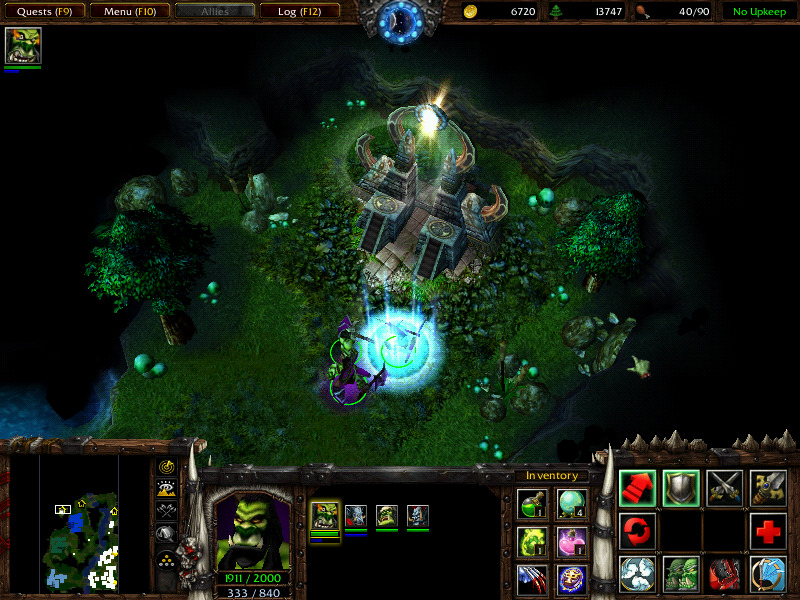Open the Quests (F9) menu
This screenshot has height=600, width=800.
click(x=42, y=12)
